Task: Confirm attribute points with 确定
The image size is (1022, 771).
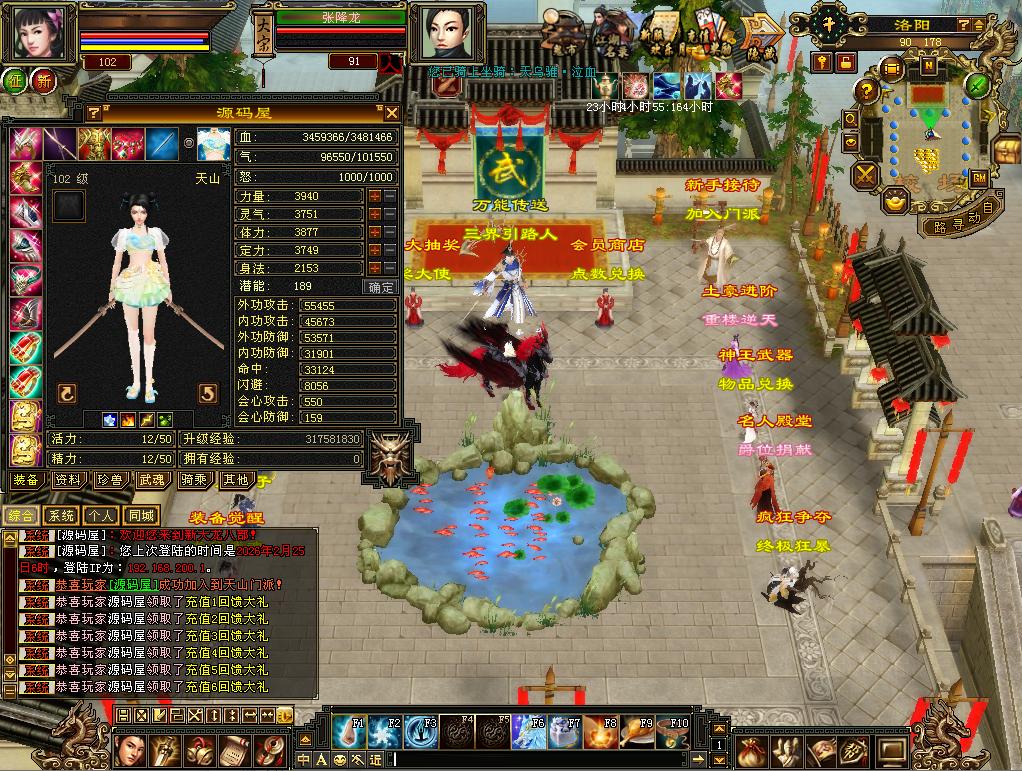Action: click(x=381, y=287)
